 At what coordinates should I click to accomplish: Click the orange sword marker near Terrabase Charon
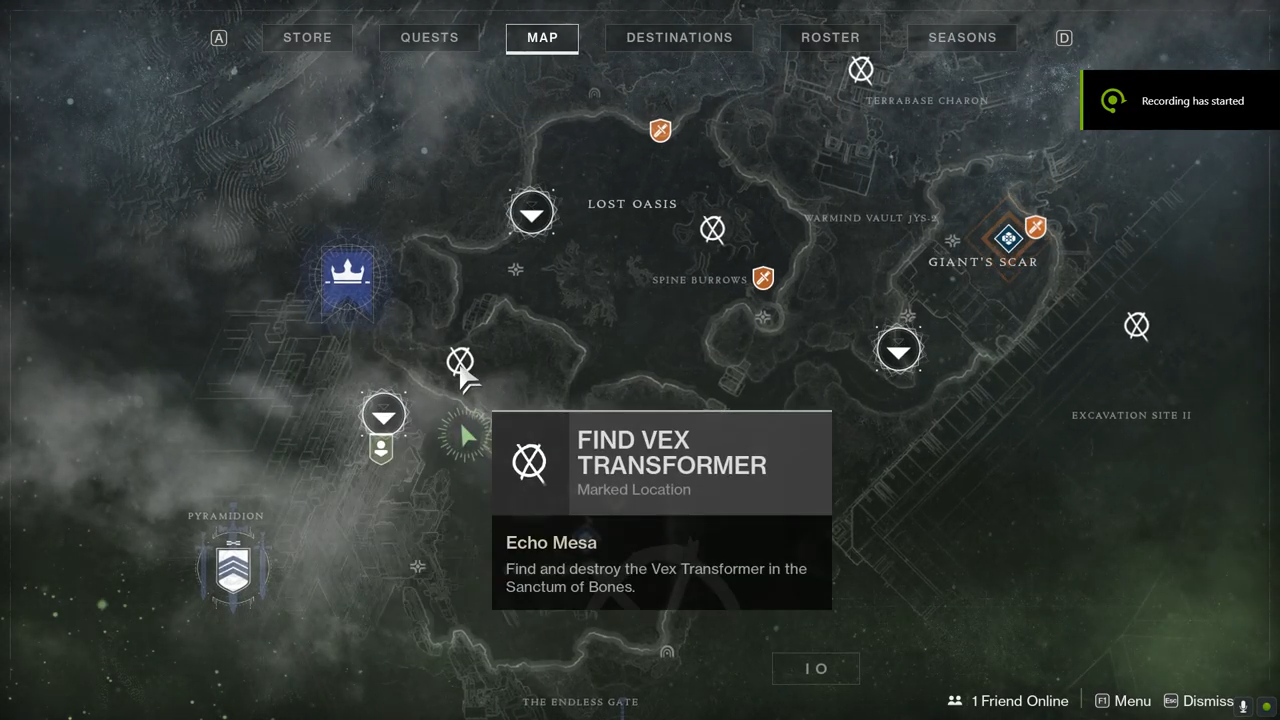660,130
